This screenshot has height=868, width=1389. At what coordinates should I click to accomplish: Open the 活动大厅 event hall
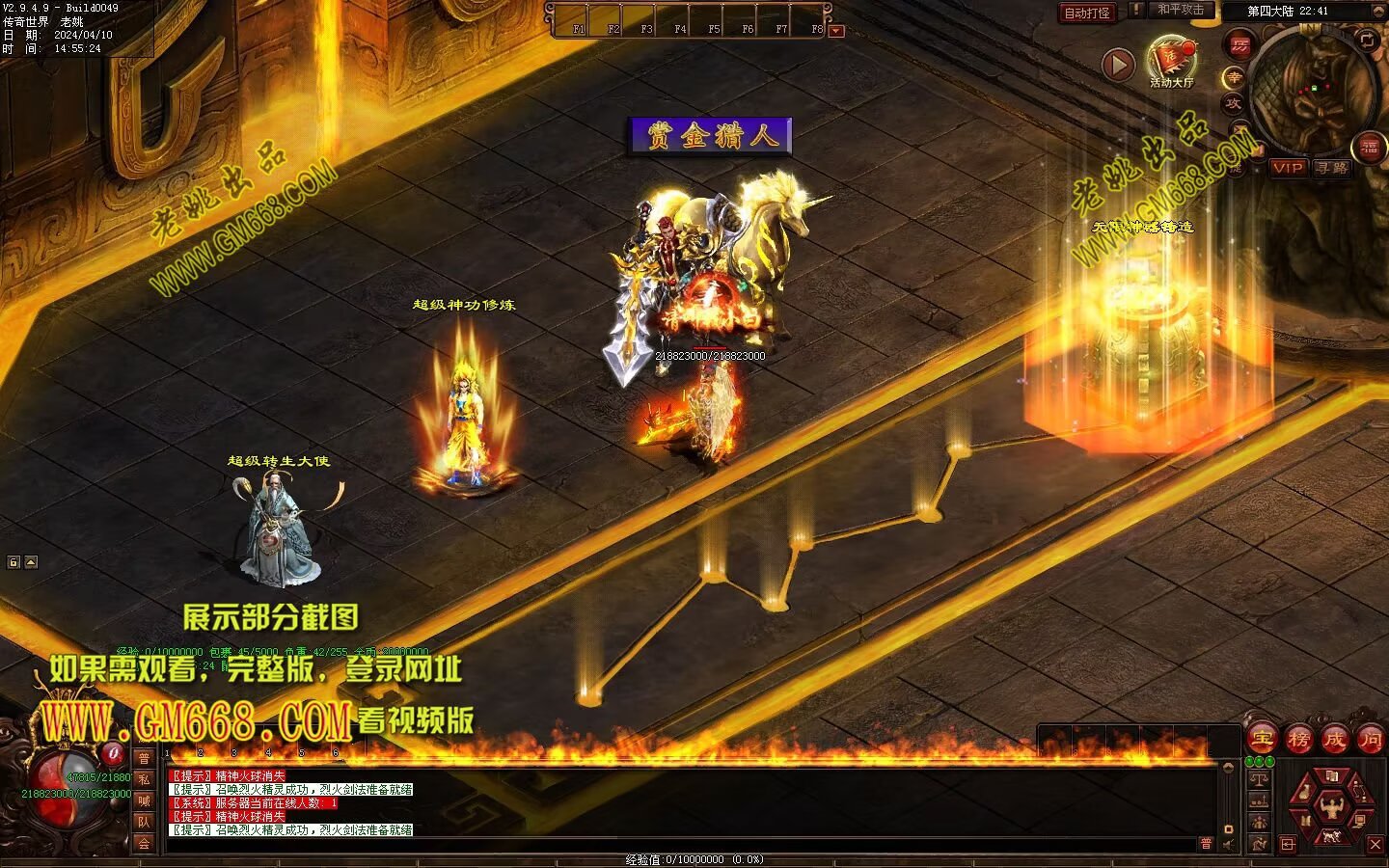click(x=1170, y=62)
